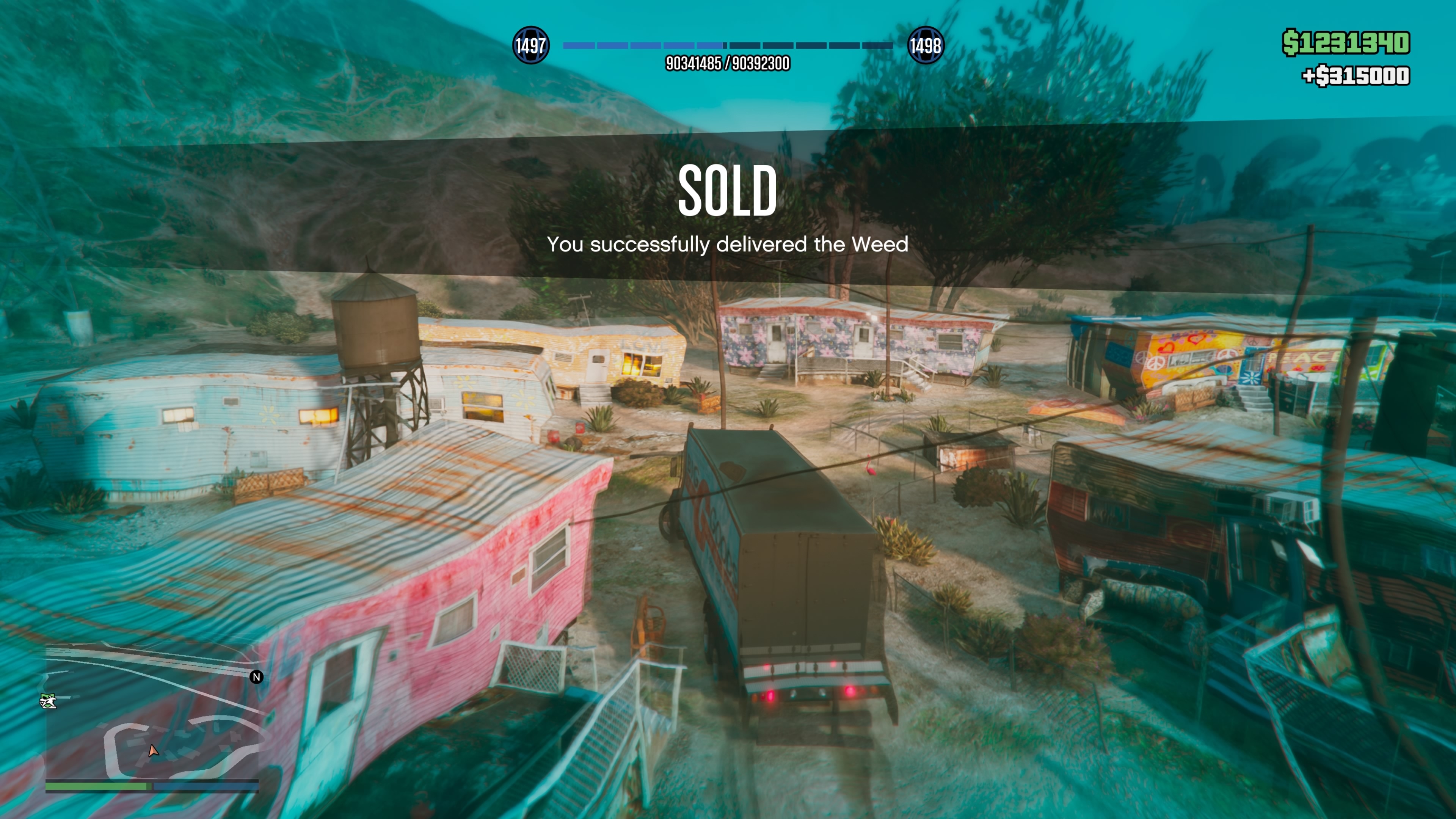Image resolution: width=1456 pixels, height=819 pixels.
Task: Select the orange player arrow on minimap
Action: point(152,751)
